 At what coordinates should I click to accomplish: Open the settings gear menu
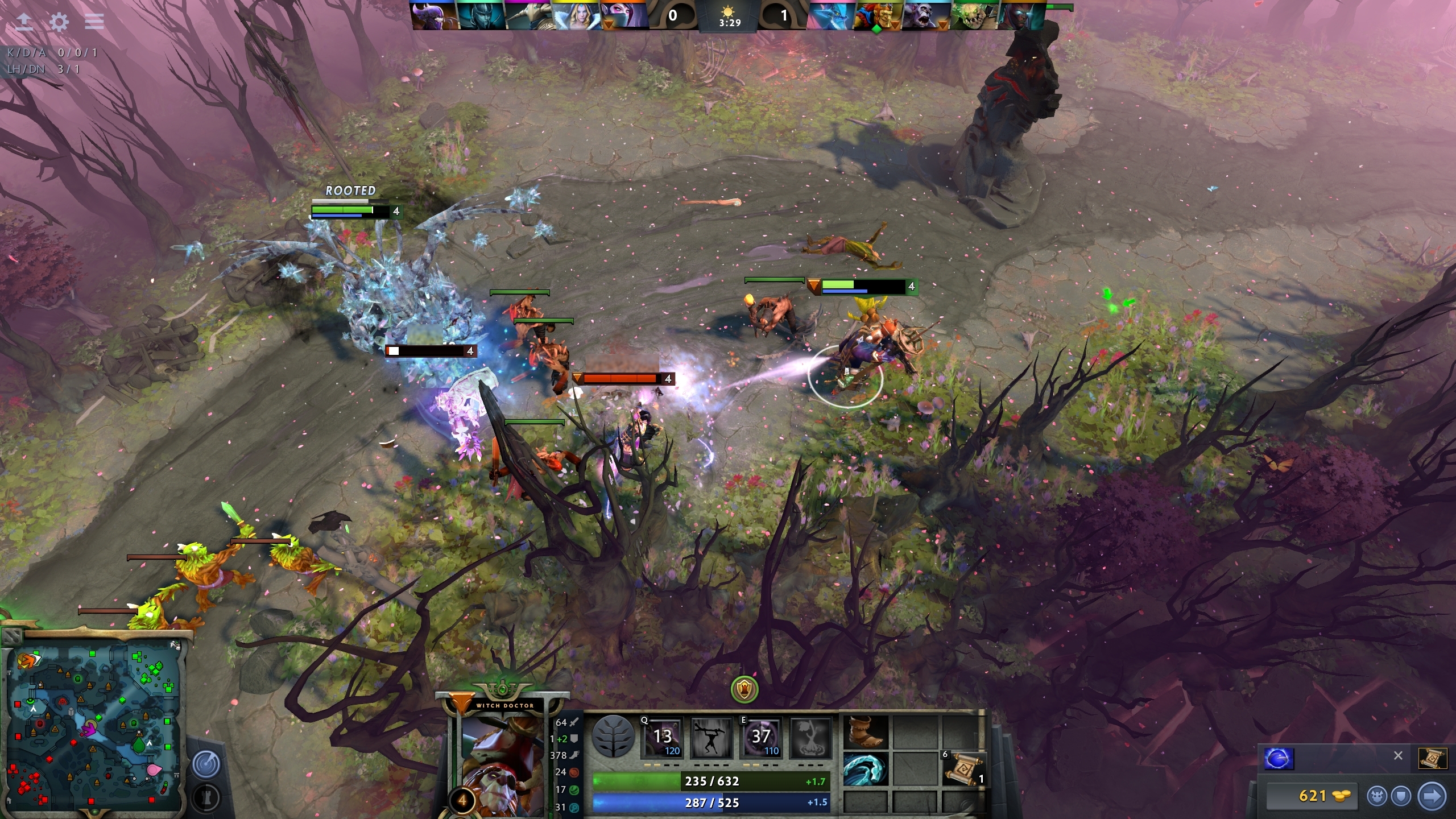coord(59,22)
